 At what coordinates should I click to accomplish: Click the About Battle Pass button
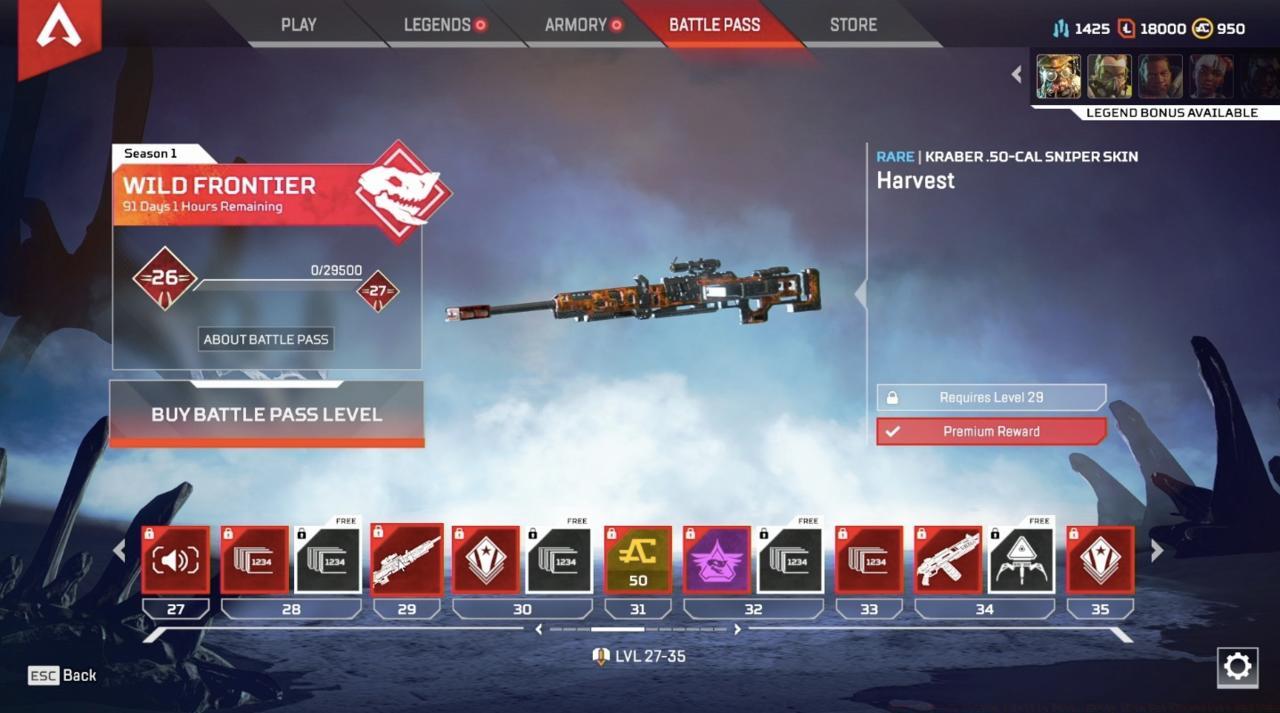[266, 339]
